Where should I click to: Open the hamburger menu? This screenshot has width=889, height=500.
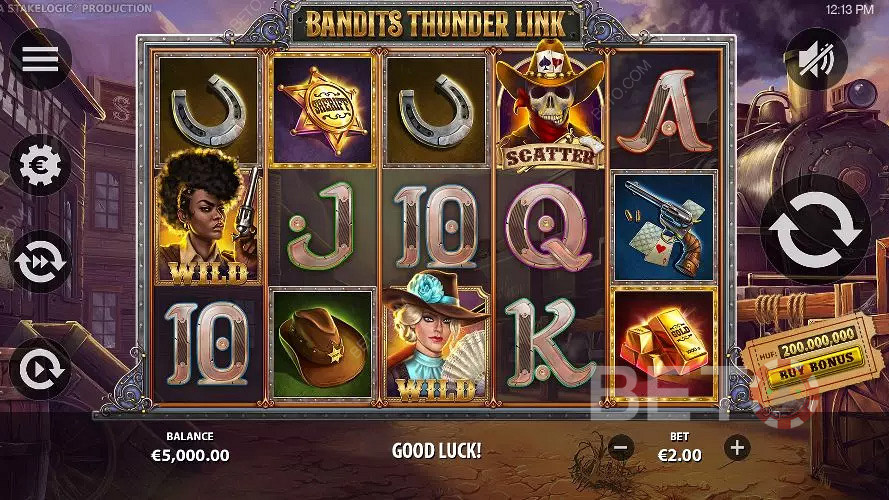tap(40, 59)
